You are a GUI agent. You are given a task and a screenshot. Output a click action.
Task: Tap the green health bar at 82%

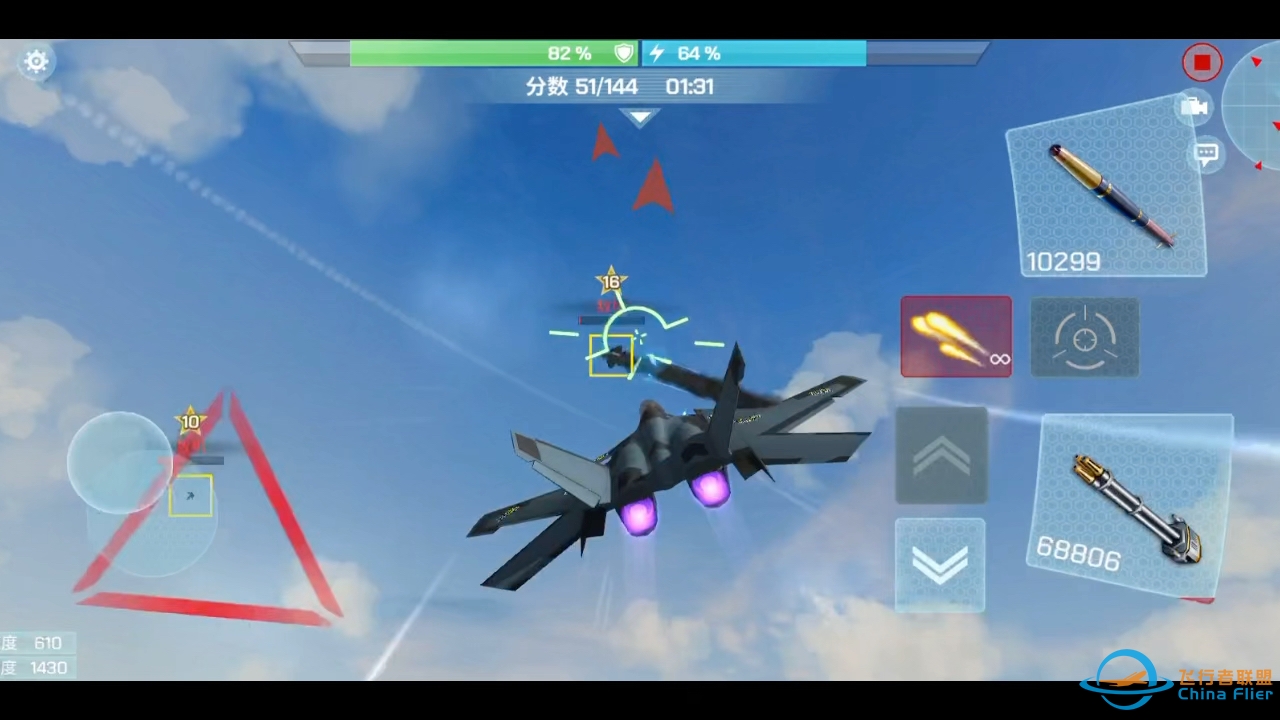(480, 53)
